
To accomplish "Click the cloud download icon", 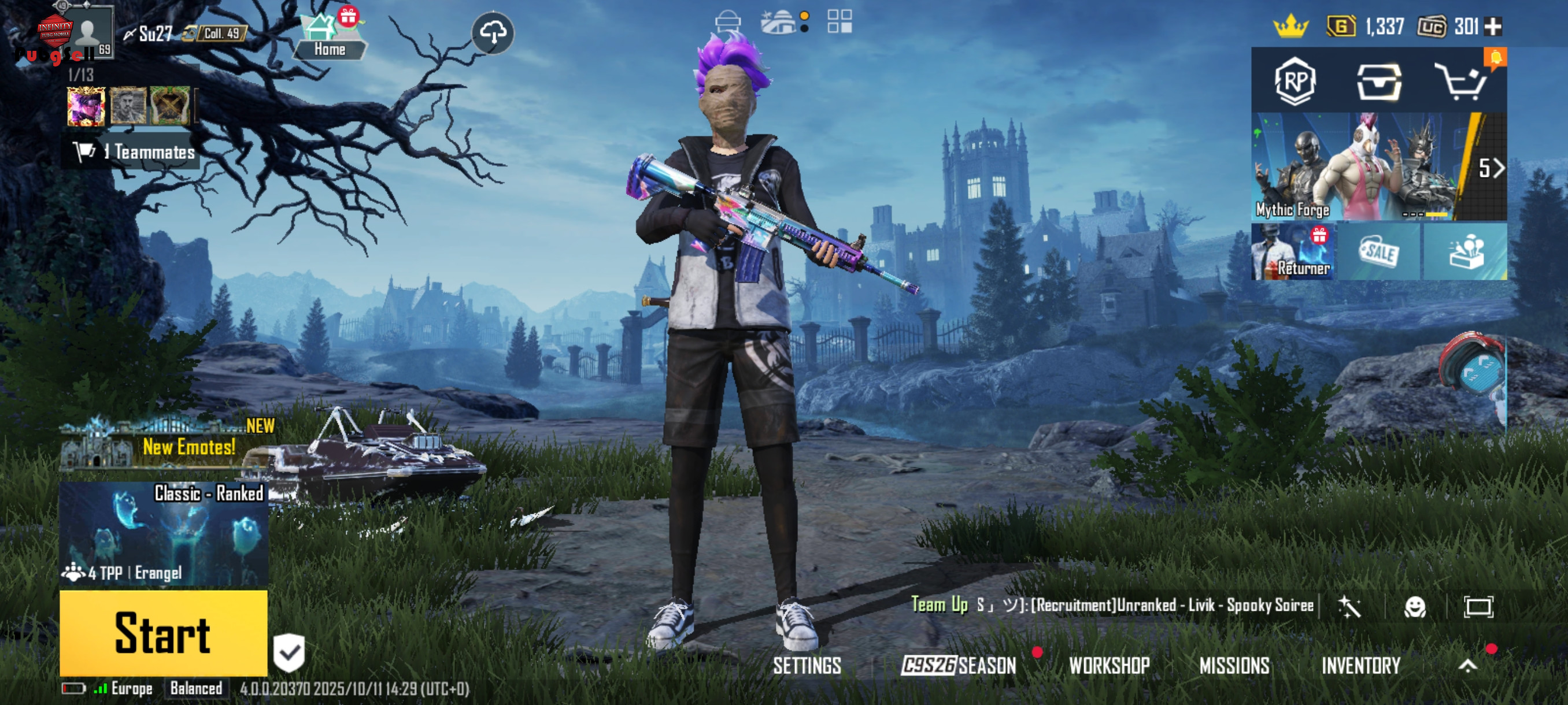I will [493, 32].
